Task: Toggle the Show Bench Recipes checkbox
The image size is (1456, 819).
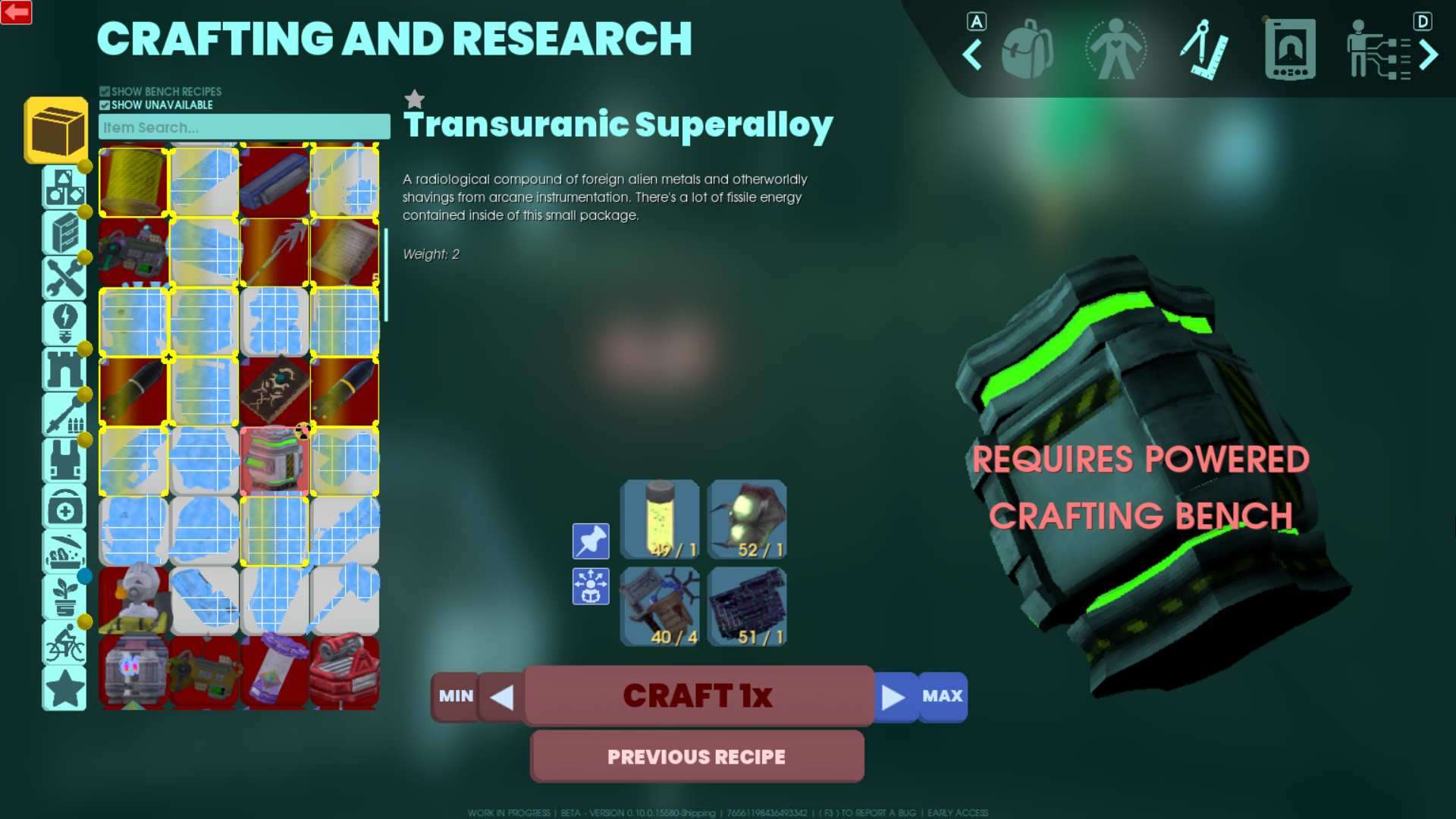Action: [x=105, y=92]
